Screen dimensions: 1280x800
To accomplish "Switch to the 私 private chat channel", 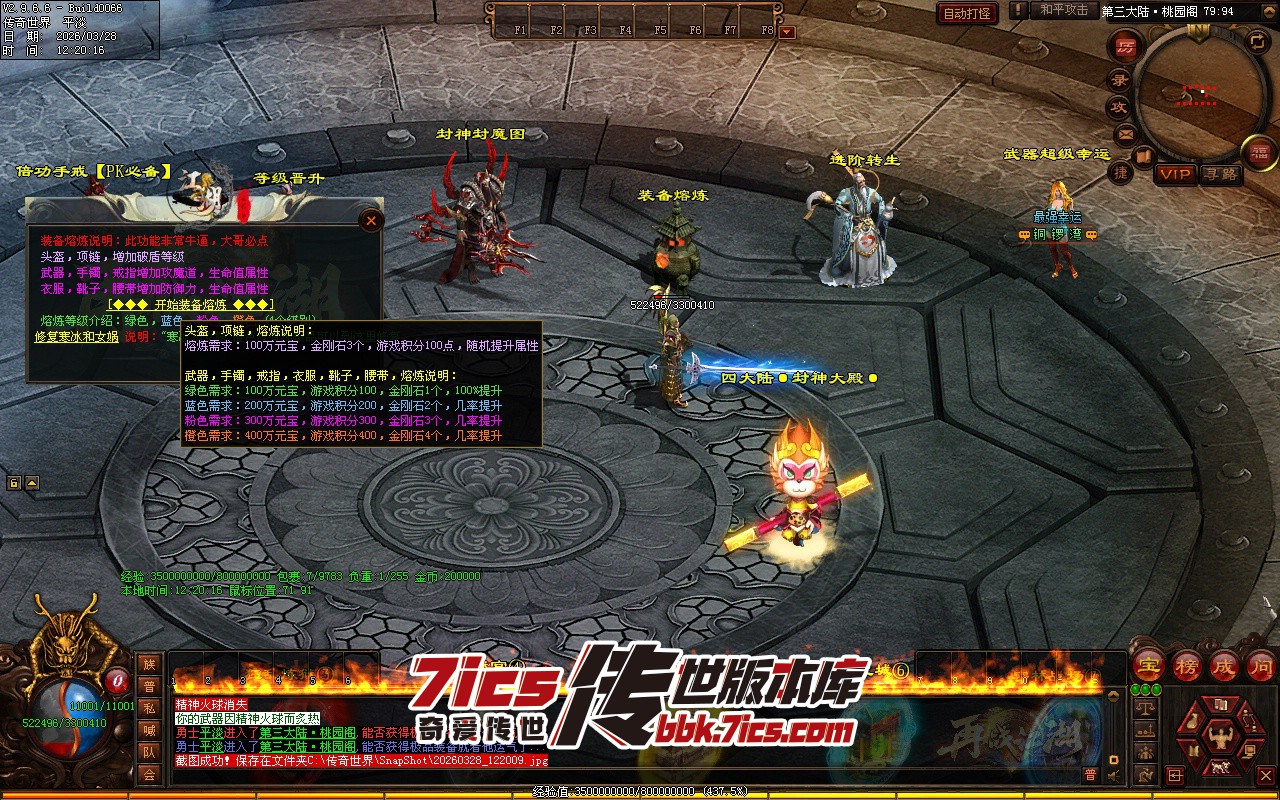I will point(149,708).
